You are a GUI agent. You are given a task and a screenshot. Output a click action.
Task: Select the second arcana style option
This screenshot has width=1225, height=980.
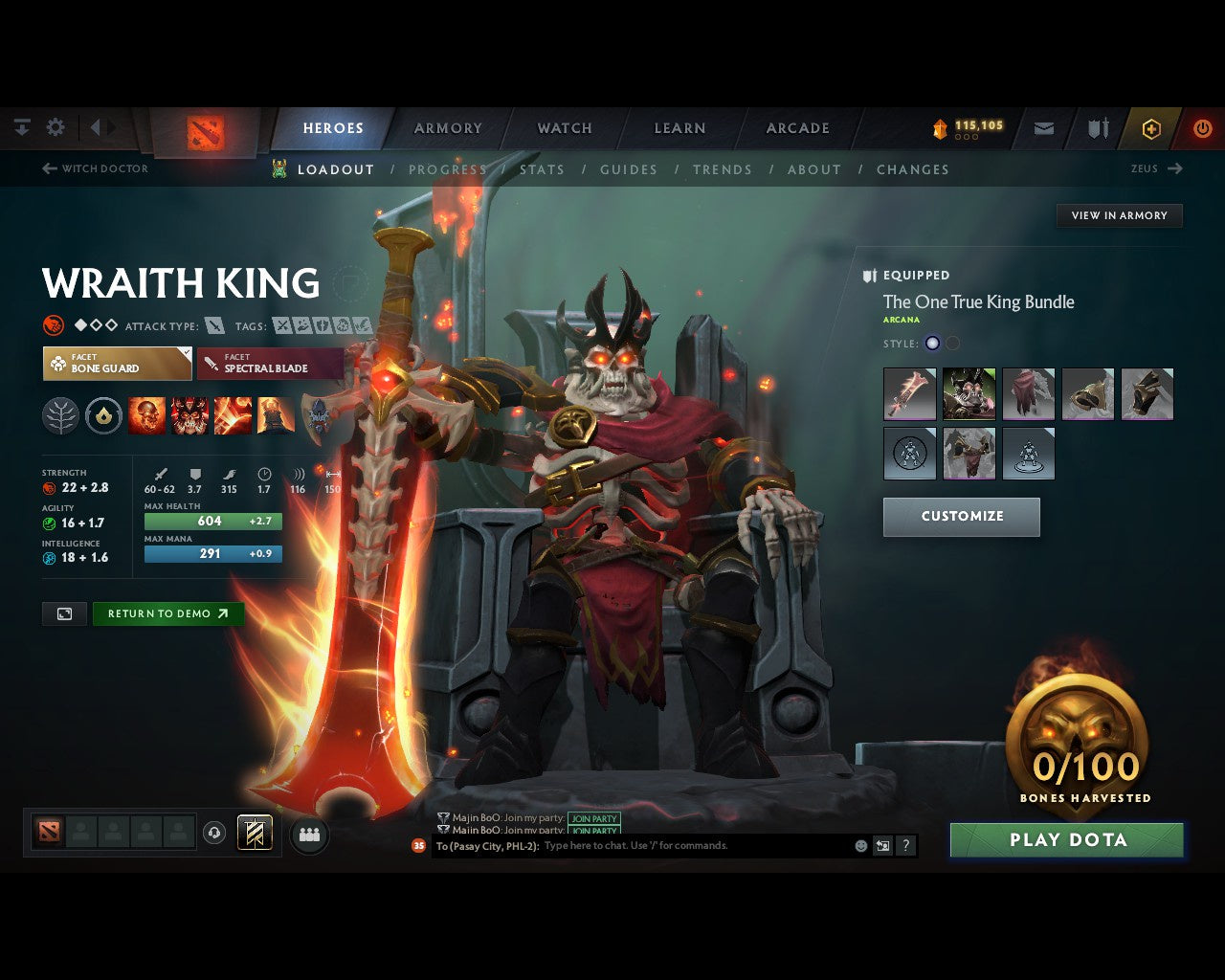[x=952, y=343]
